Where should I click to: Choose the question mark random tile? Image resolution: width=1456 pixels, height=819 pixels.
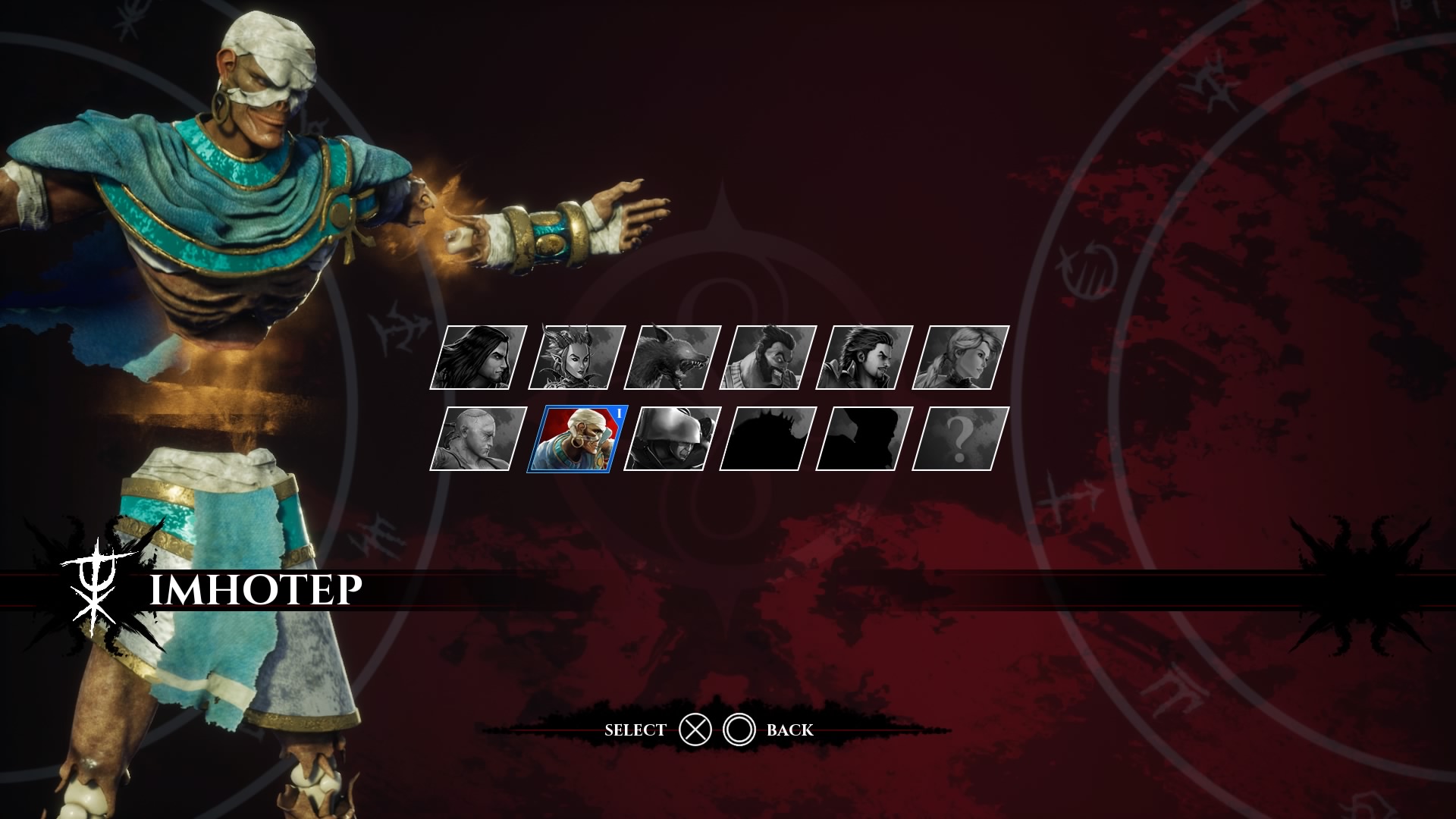pyautogui.click(x=961, y=439)
